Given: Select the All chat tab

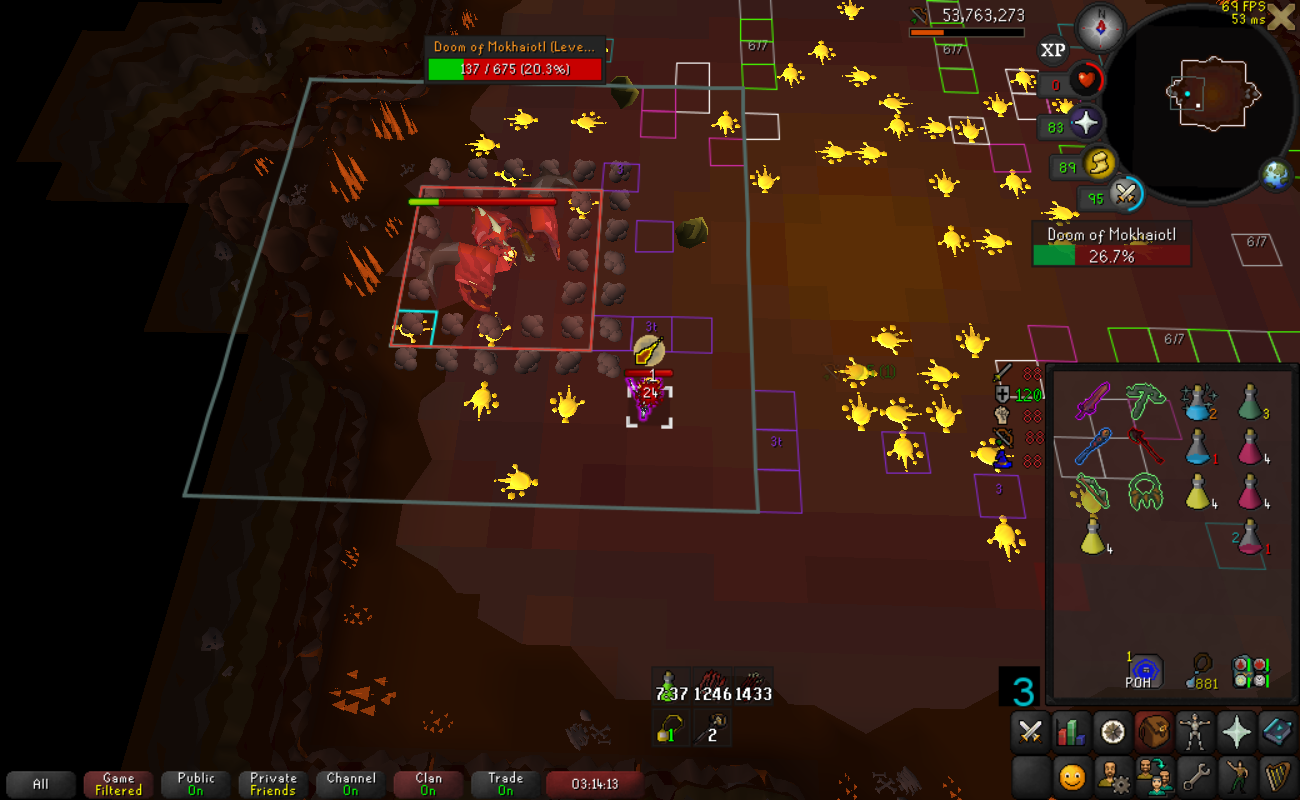Looking at the screenshot, I should pos(41,784).
